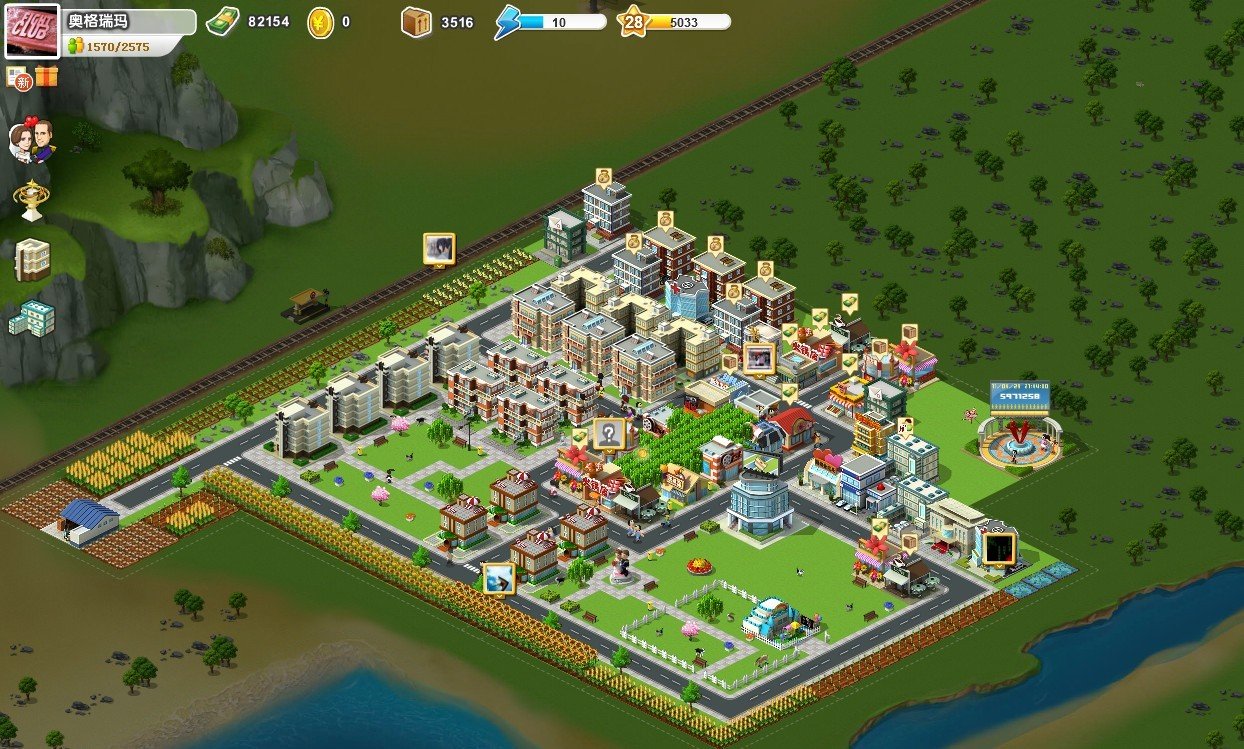1244x749 pixels.
Task: Select the cream apartment building icon
Action: pos(32,259)
